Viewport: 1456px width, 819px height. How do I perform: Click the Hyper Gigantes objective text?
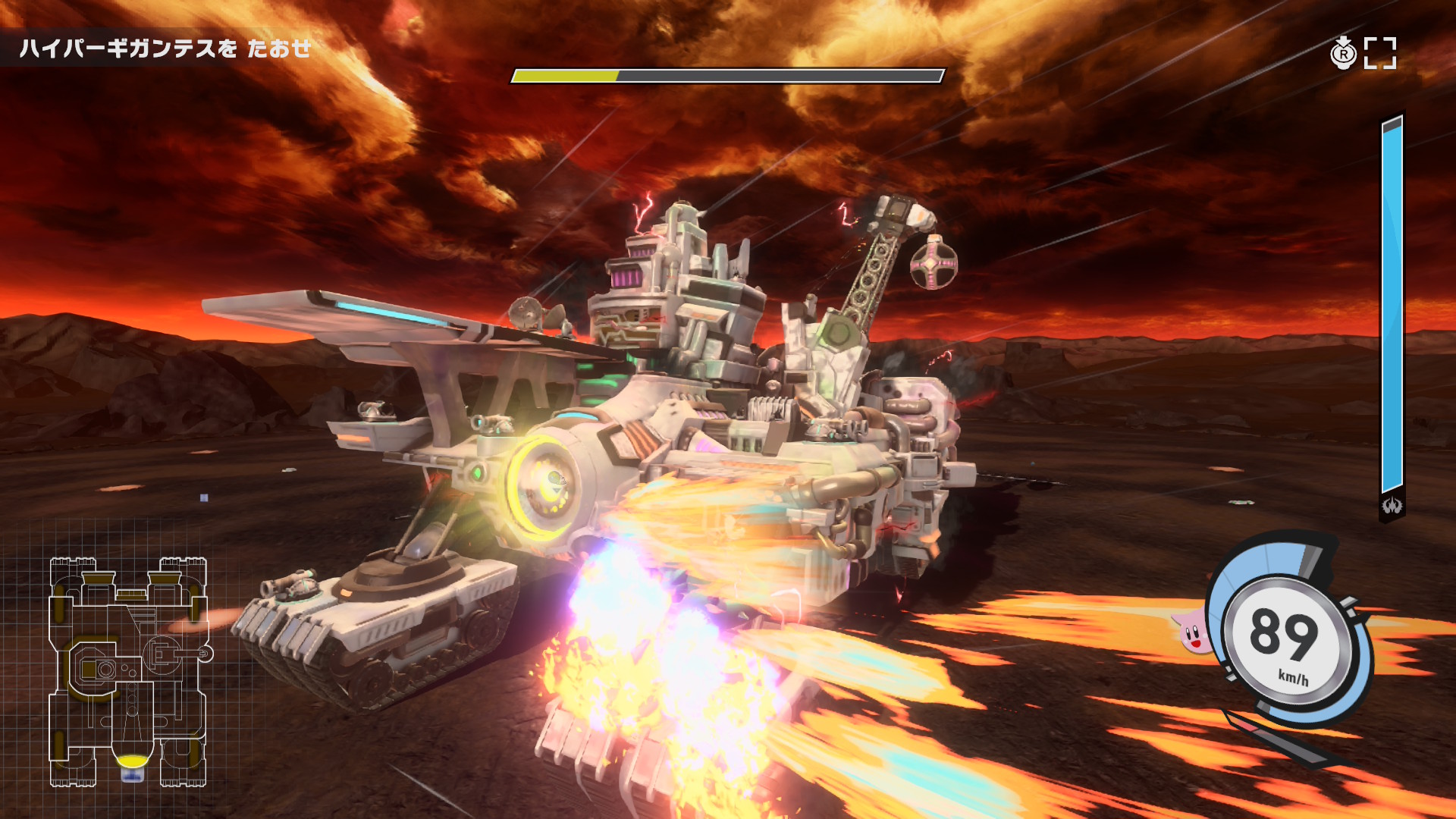(165, 49)
